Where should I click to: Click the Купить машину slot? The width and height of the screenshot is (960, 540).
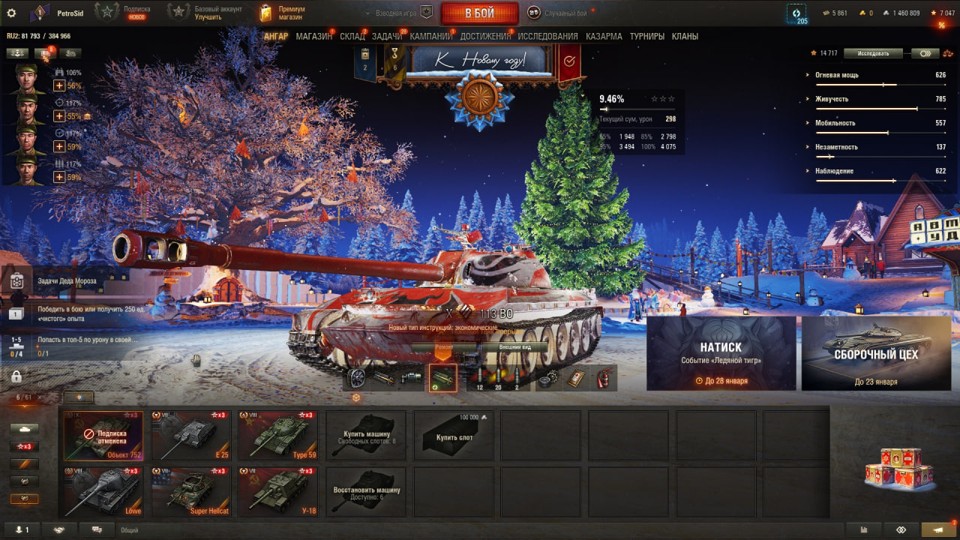(x=365, y=435)
